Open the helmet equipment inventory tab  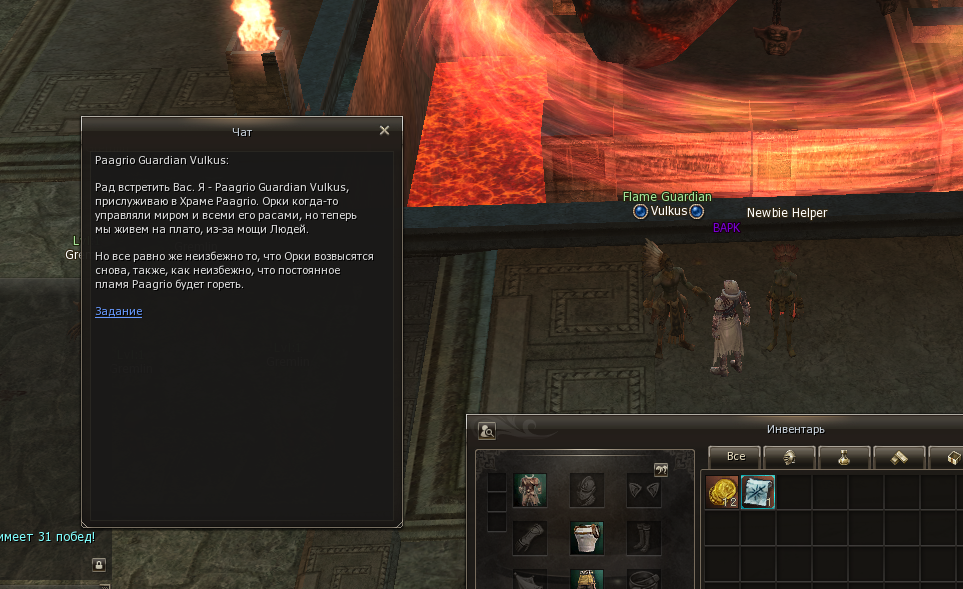(x=789, y=456)
